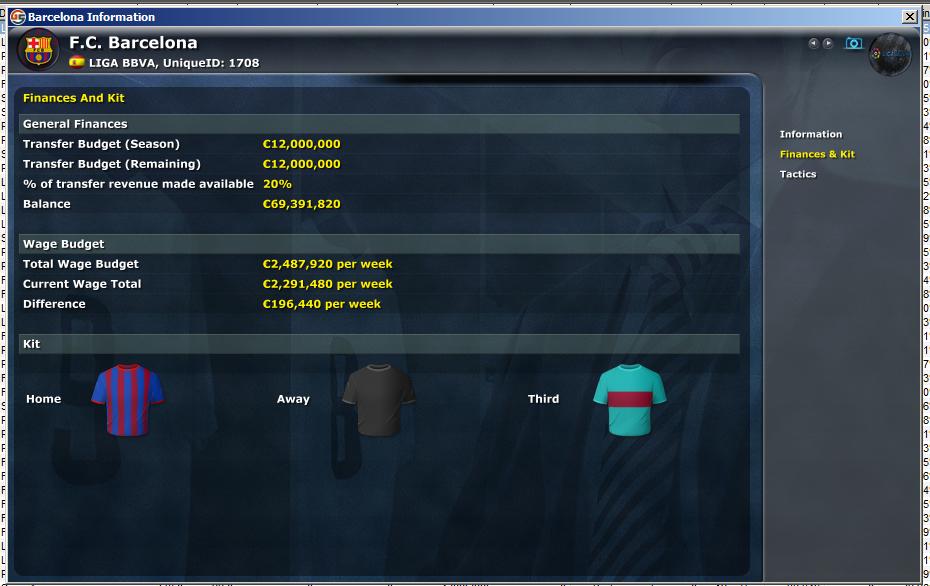The width and height of the screenshot is (930, 586).
Task: Click the Spanish flag next to Liga BBVA
Action: tap(77, 62)
